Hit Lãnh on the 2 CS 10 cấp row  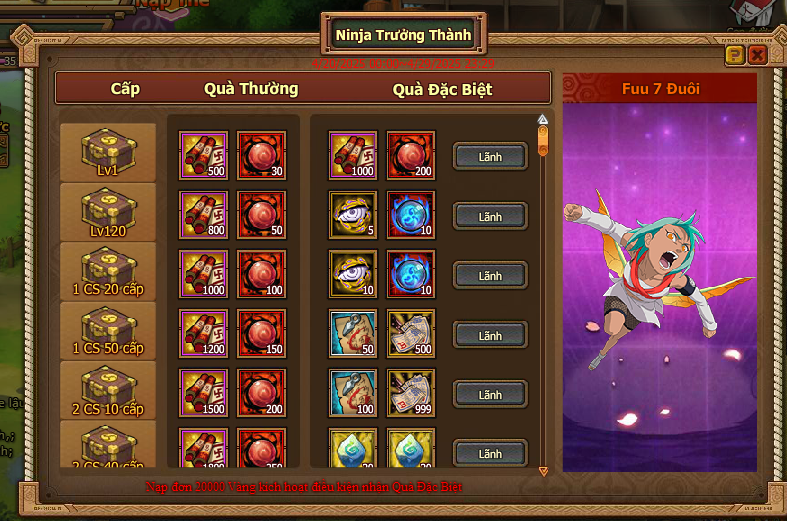click(x=490, y=395)
